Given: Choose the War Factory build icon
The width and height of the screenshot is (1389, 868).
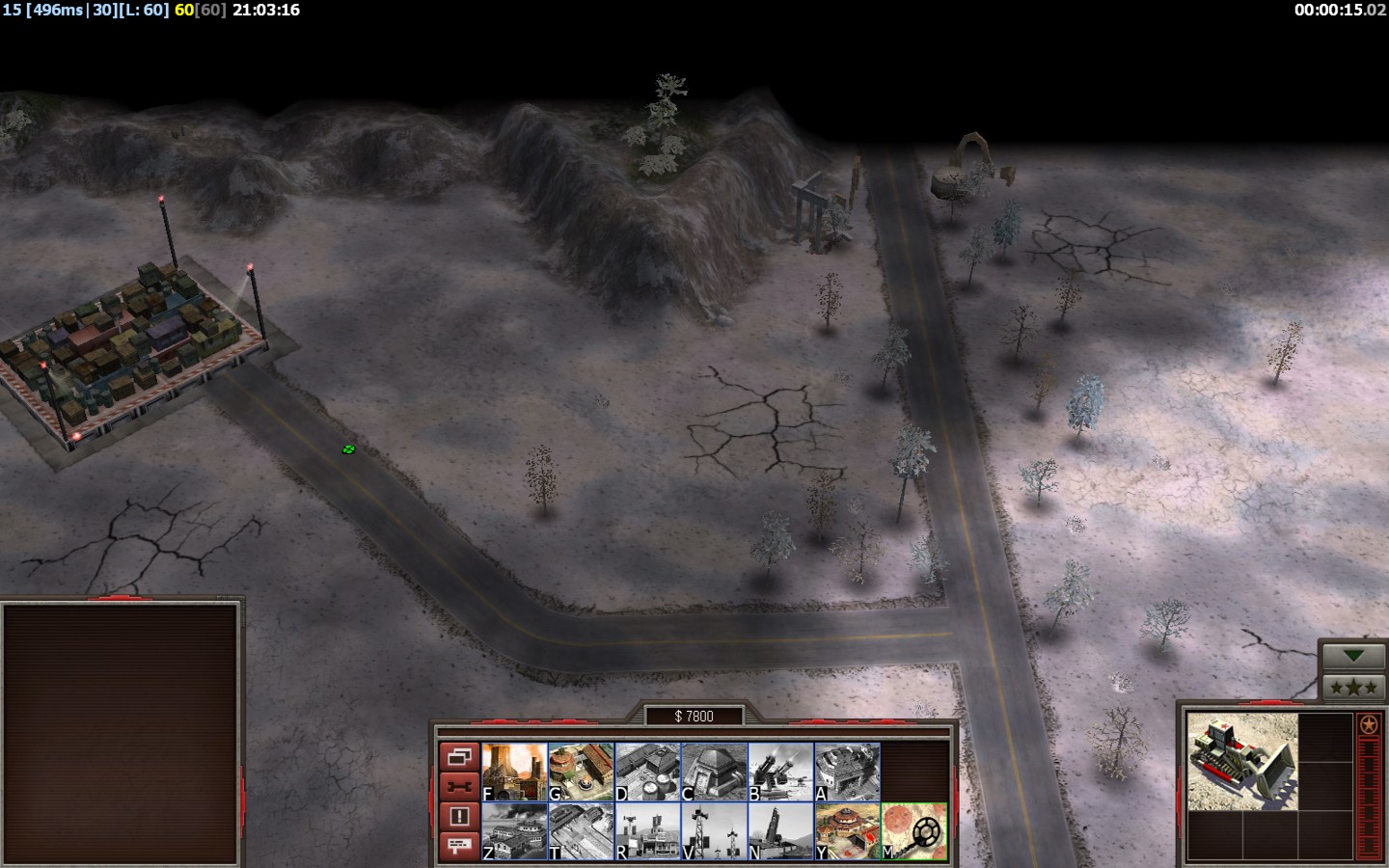Looking at the screenshot, I should pos(847,772).
